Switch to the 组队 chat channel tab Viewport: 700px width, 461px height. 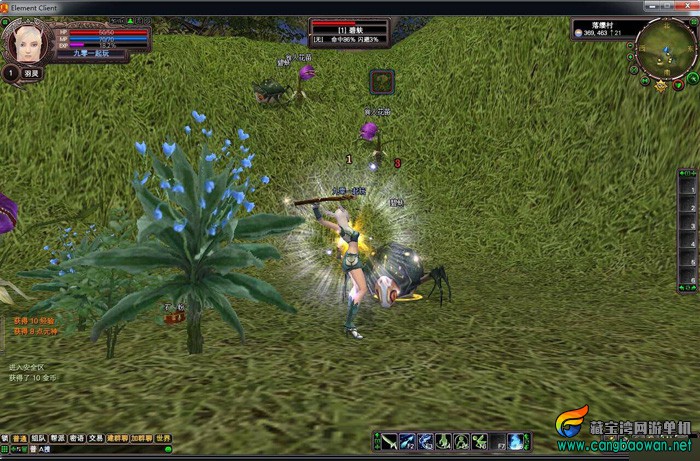click(x=38, y=438)
